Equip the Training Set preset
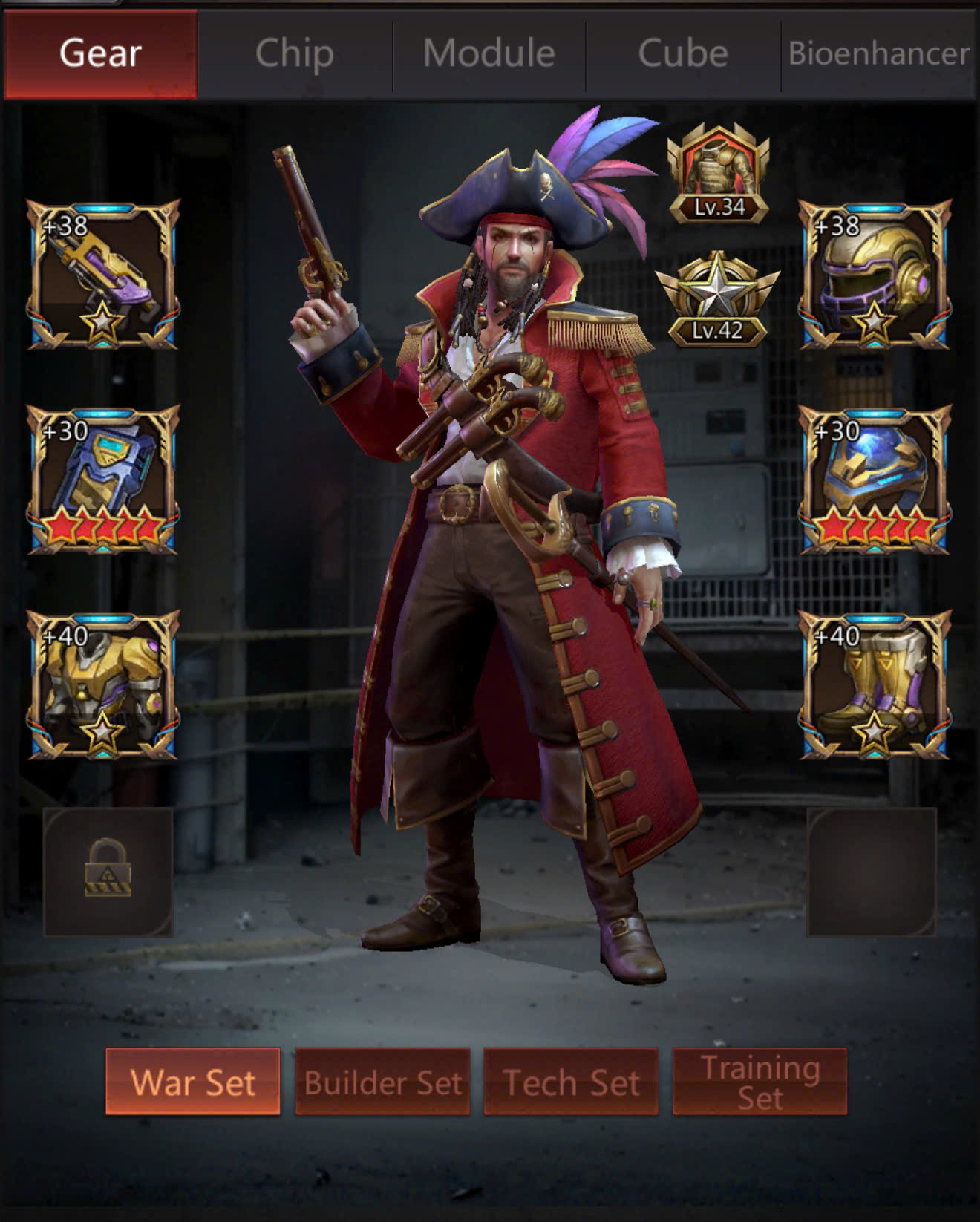The width and height of the screenshot is (980, 1222). 759,1082
